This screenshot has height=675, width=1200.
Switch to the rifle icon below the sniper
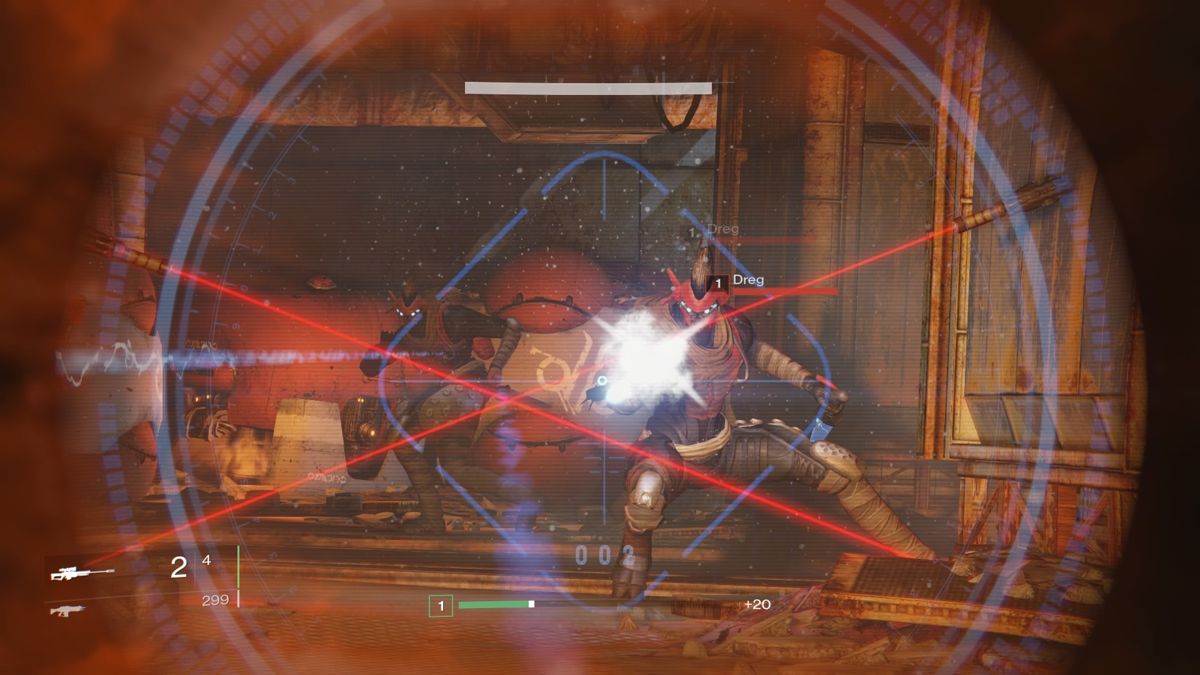tap(67, 610)
